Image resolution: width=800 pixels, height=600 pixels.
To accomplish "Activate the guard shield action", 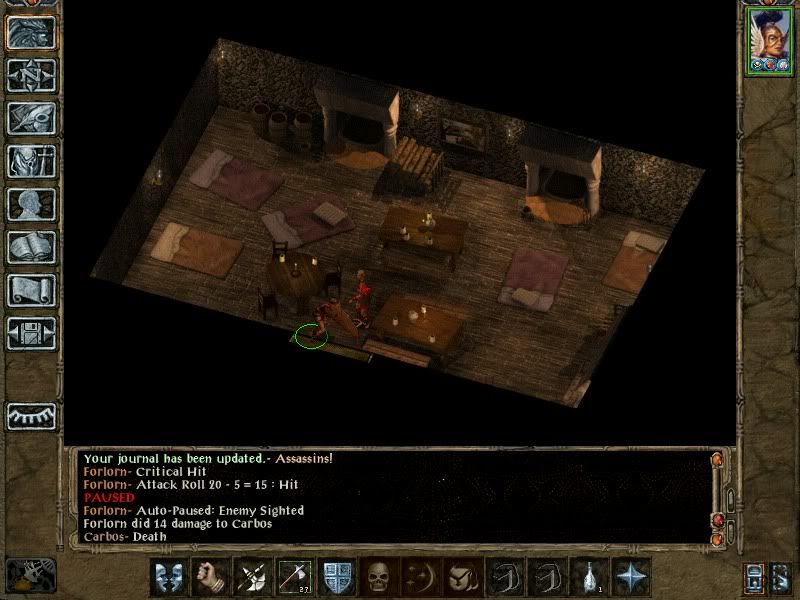I will click(336, 577).
